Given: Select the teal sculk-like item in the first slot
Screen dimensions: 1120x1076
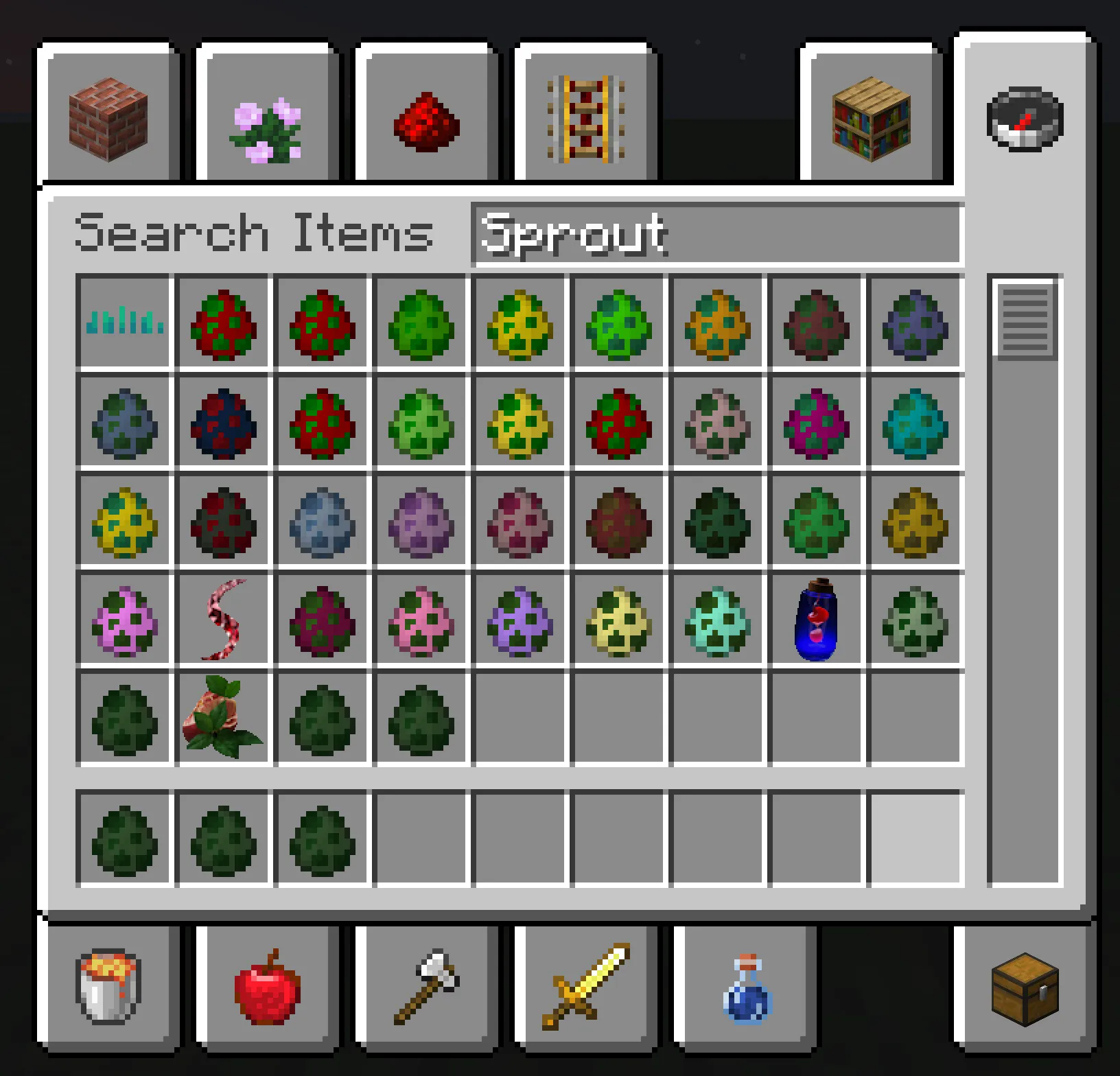Looking at the screenshot, I should 124,324.
